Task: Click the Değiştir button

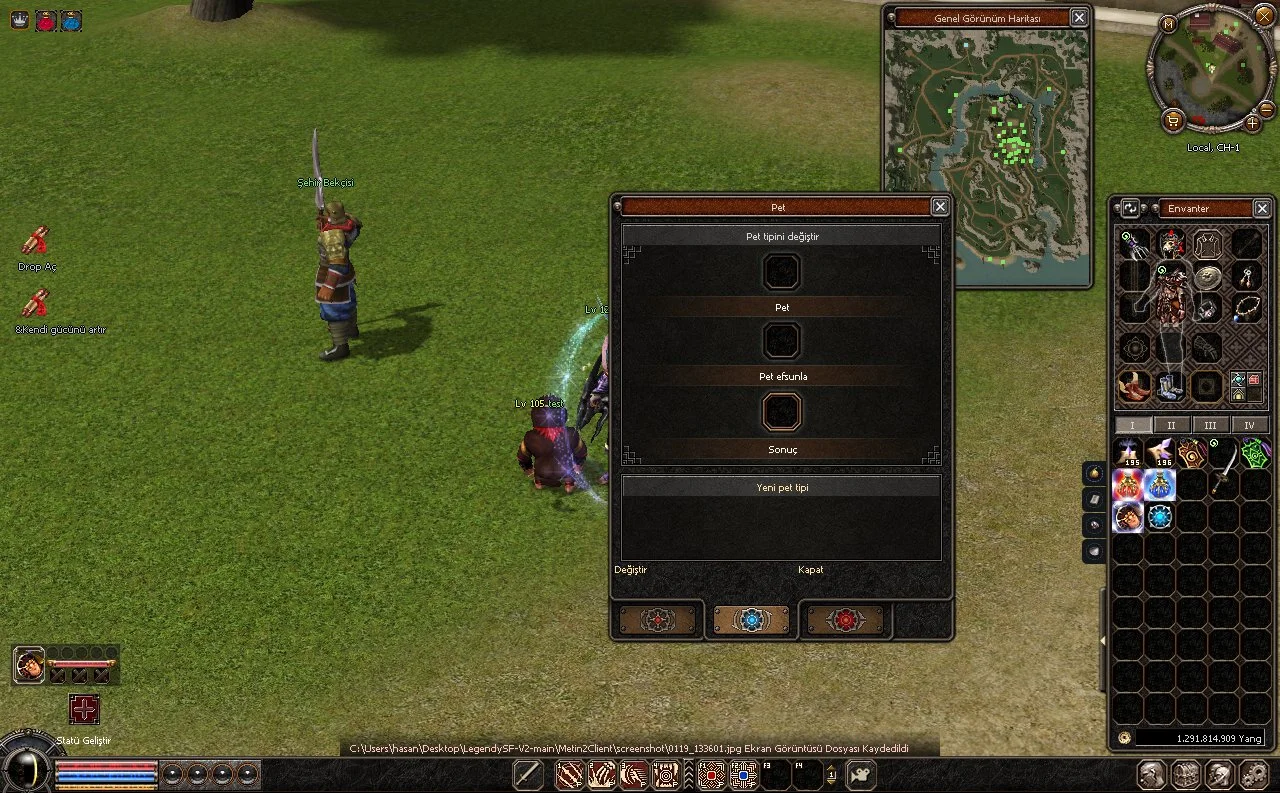Action: click(x=631, y=570)
